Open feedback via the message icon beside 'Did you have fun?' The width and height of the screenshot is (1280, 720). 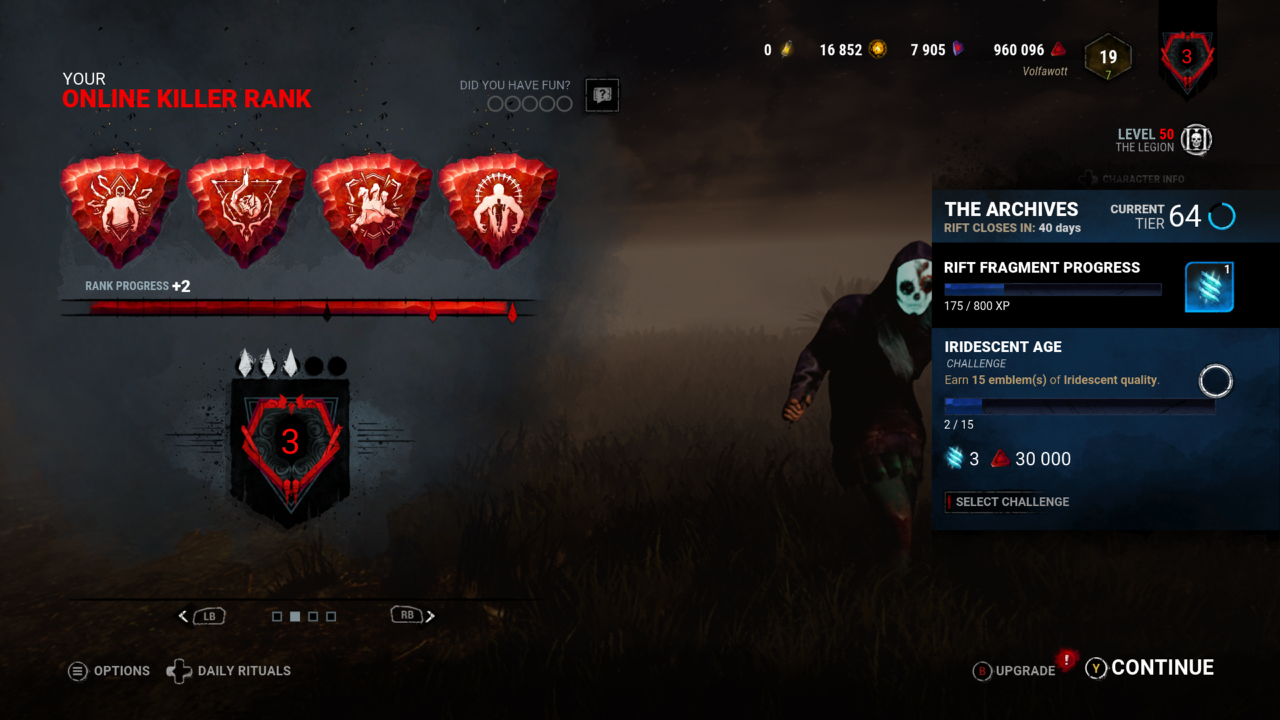click(601, 95)
